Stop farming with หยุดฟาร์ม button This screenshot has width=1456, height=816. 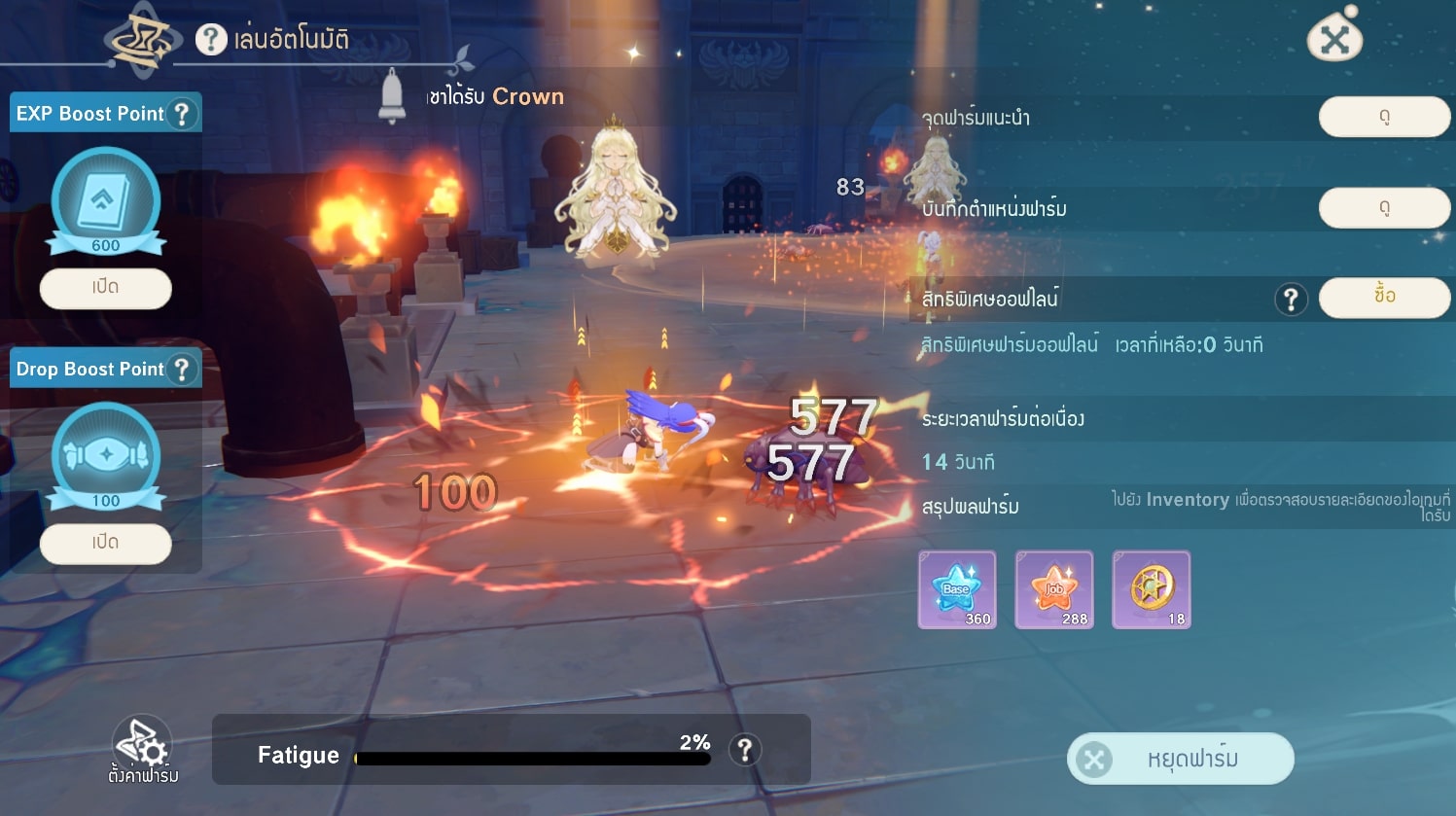[x=1180, y=759]
